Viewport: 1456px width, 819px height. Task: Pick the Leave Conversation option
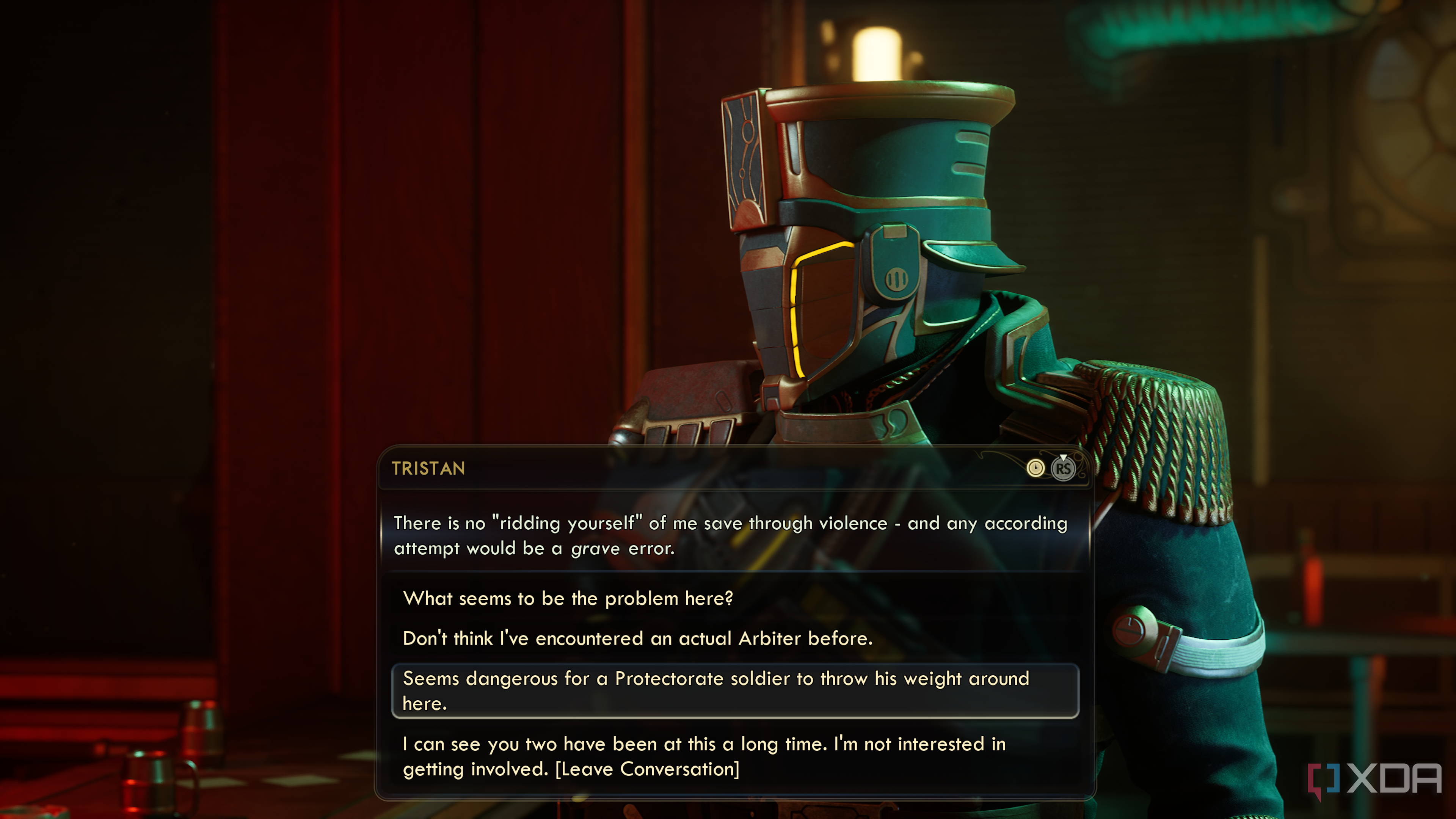click(704, 756)
